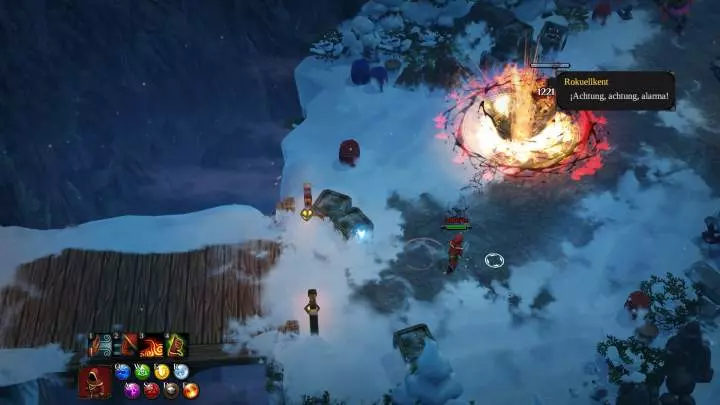Trigger the third magick with the orange flame
The width and height of the screenshot is (720, 405).
pyautogui.click(x=152, y=346)
